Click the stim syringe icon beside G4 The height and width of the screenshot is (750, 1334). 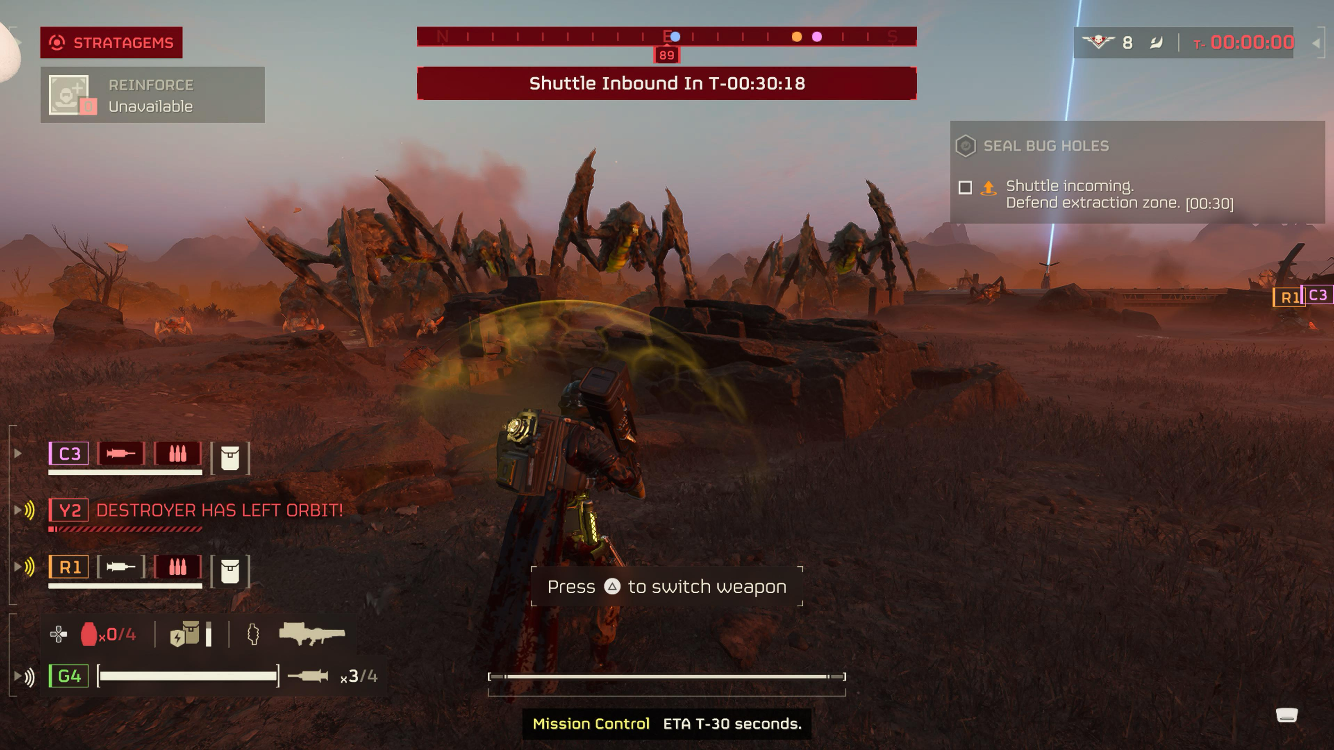tap(308, 676)
